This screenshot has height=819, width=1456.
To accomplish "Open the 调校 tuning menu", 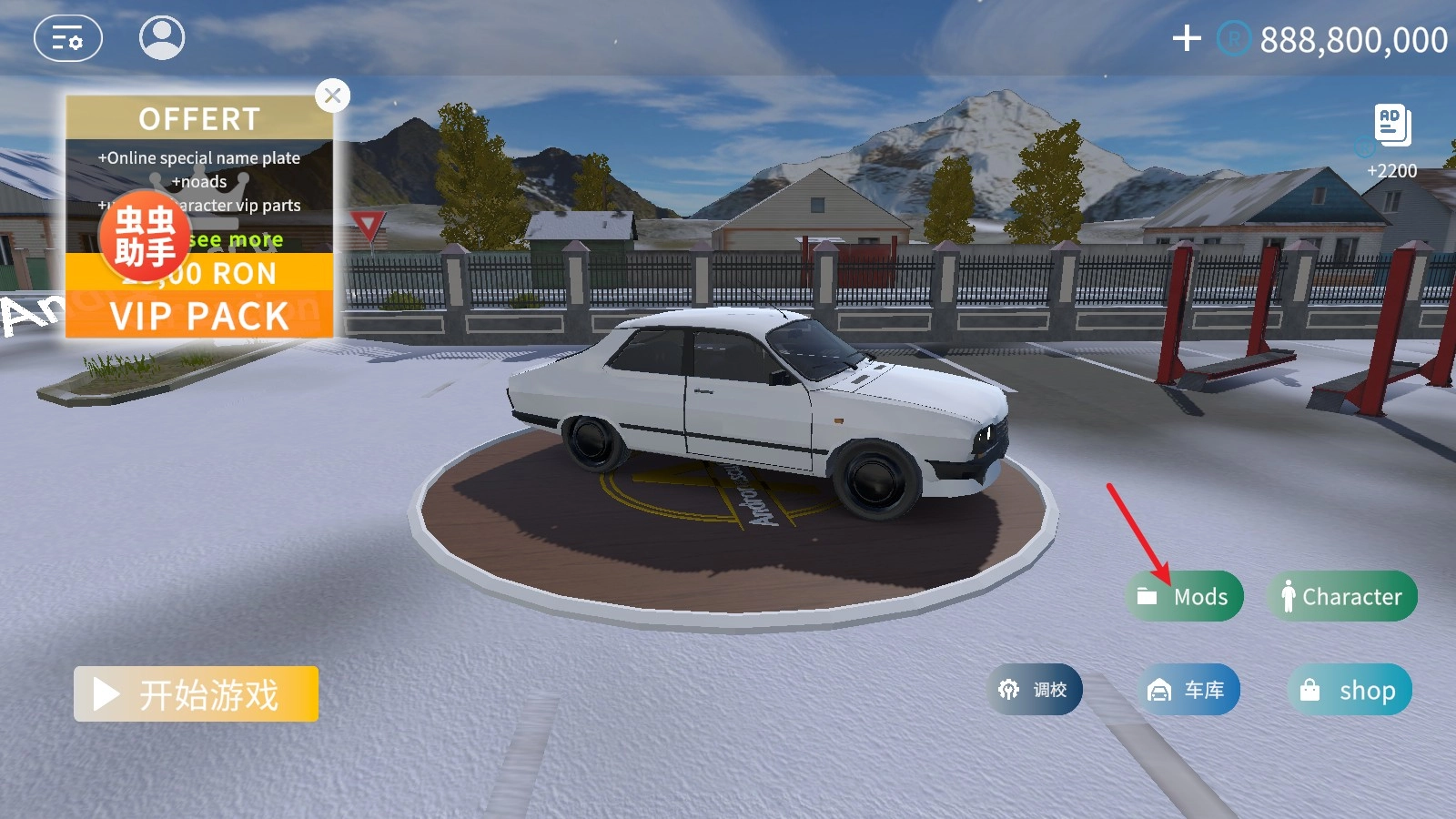I will pyautogui.click(x=1035, y=690).
